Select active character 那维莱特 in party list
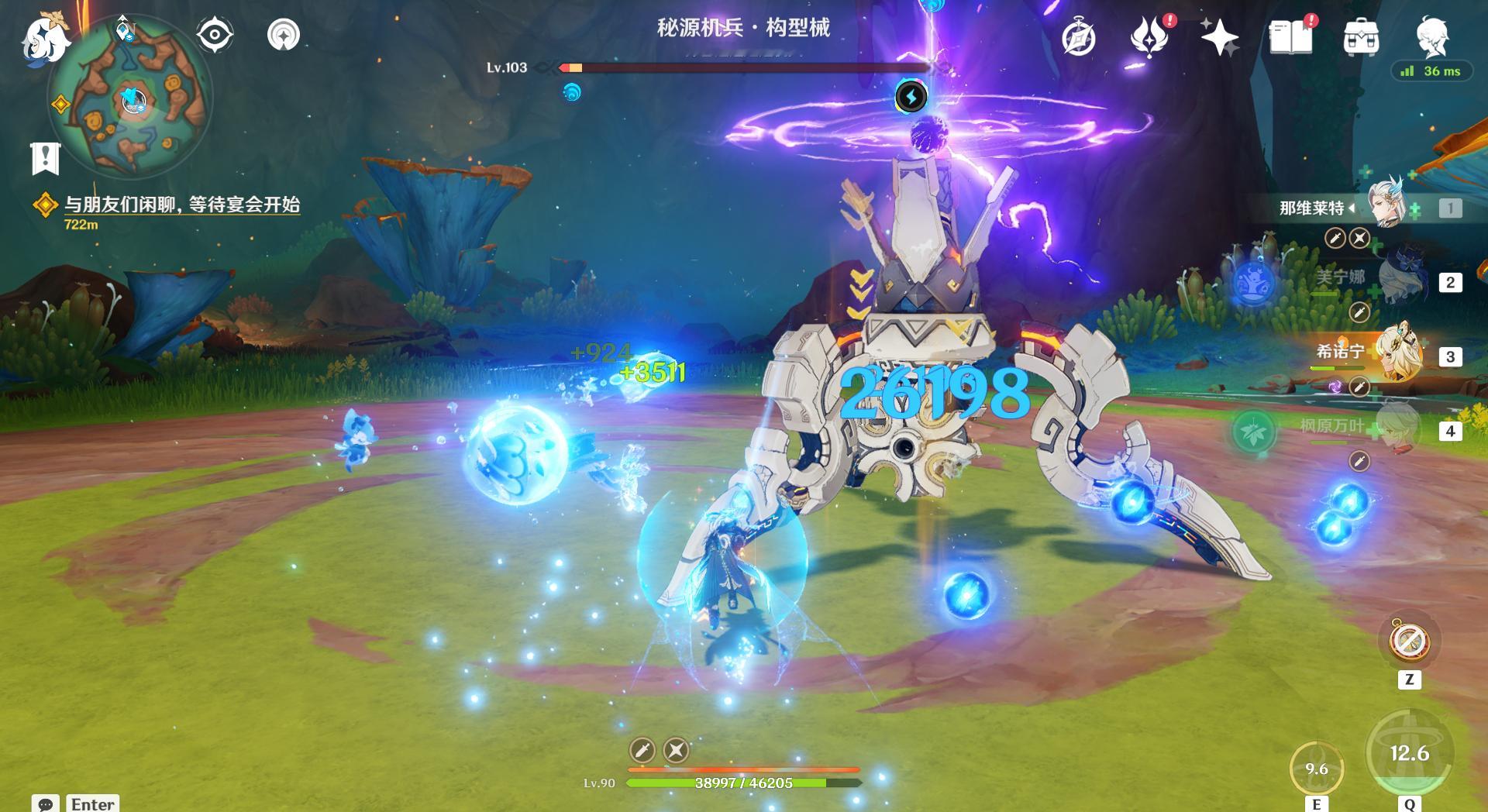 1387,205
